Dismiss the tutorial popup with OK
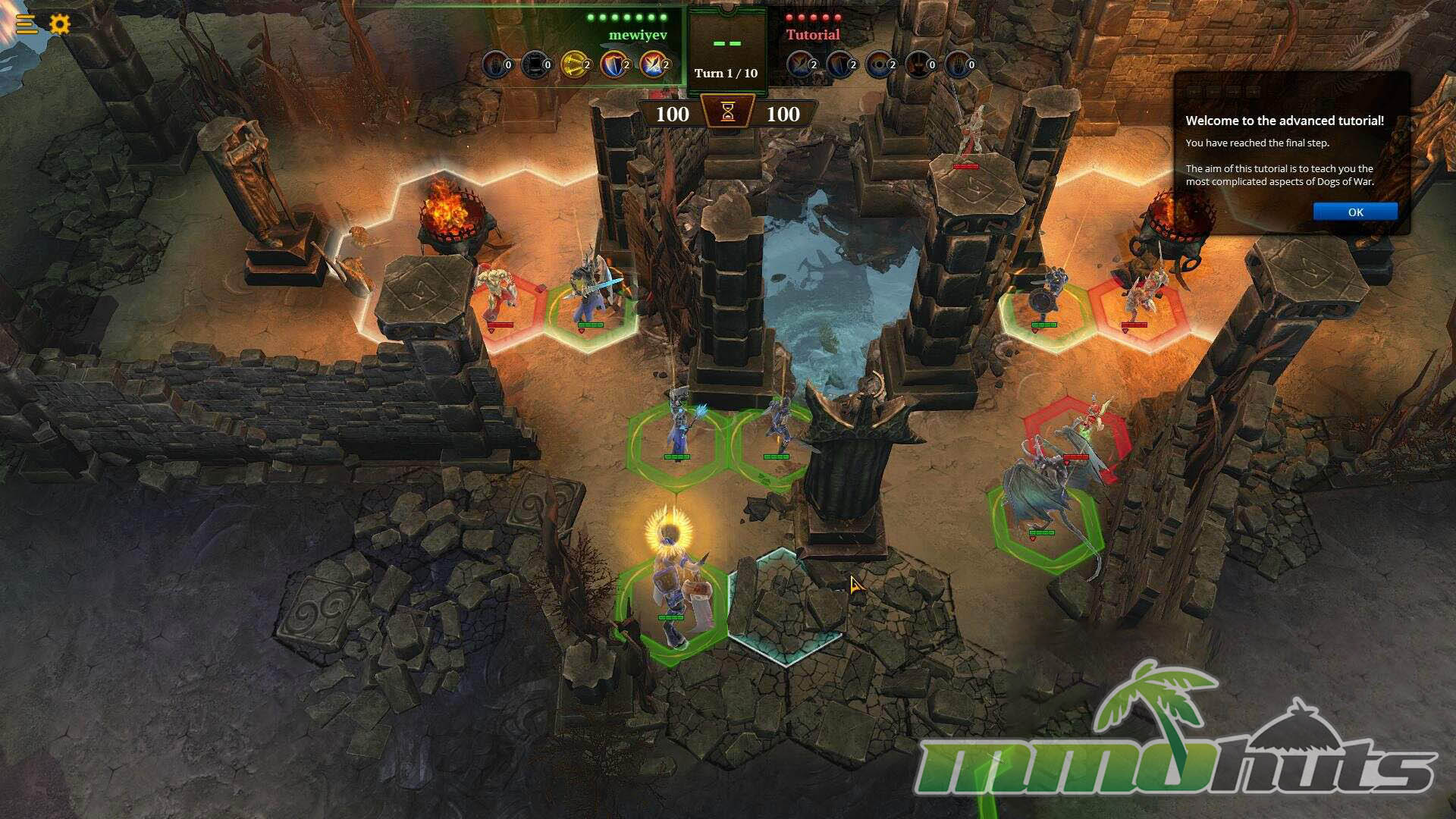 click(x=1355, y=212)
